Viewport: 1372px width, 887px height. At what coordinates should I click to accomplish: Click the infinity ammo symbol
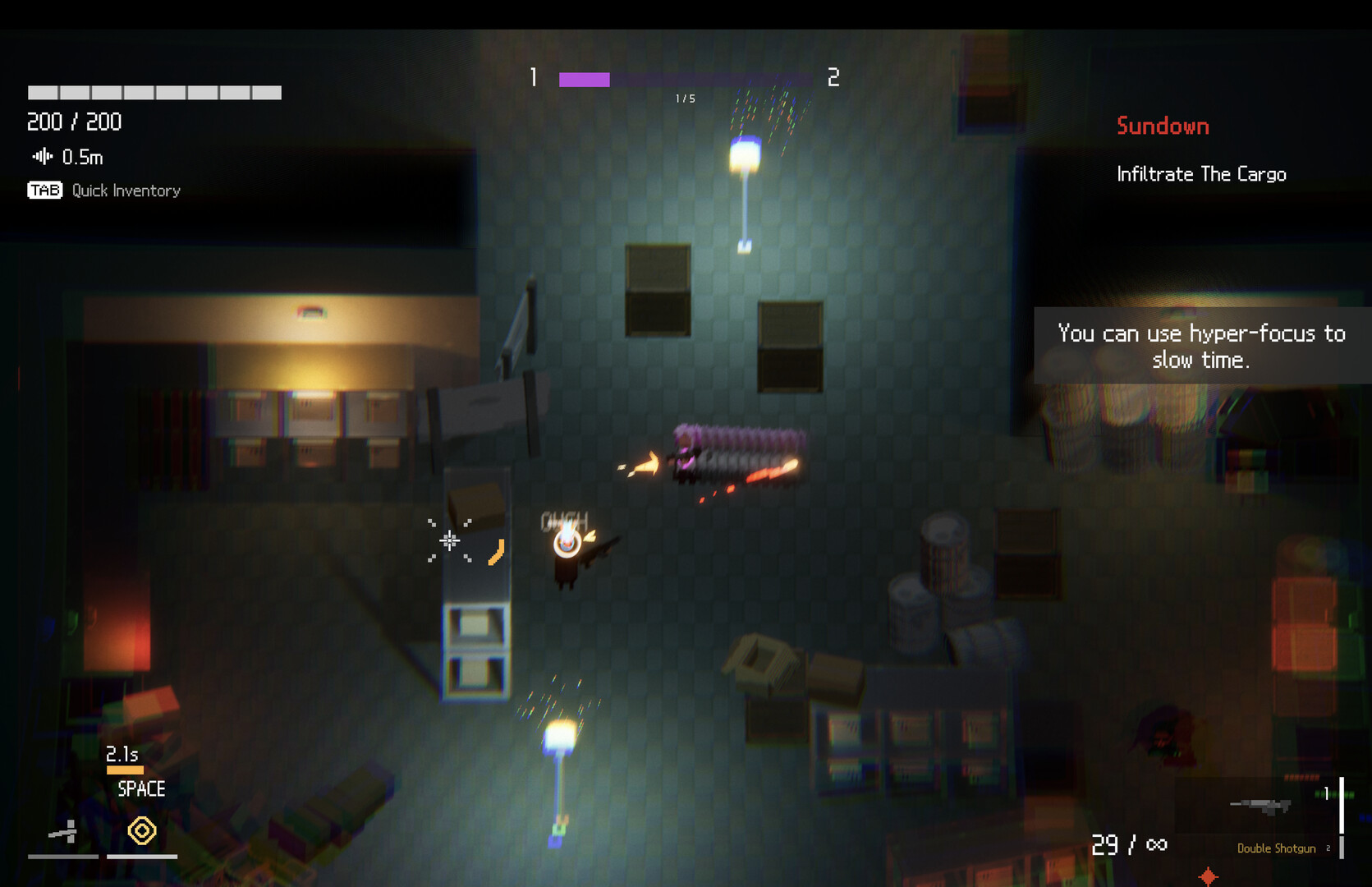pyautogui.click(x=1156, y=843)
